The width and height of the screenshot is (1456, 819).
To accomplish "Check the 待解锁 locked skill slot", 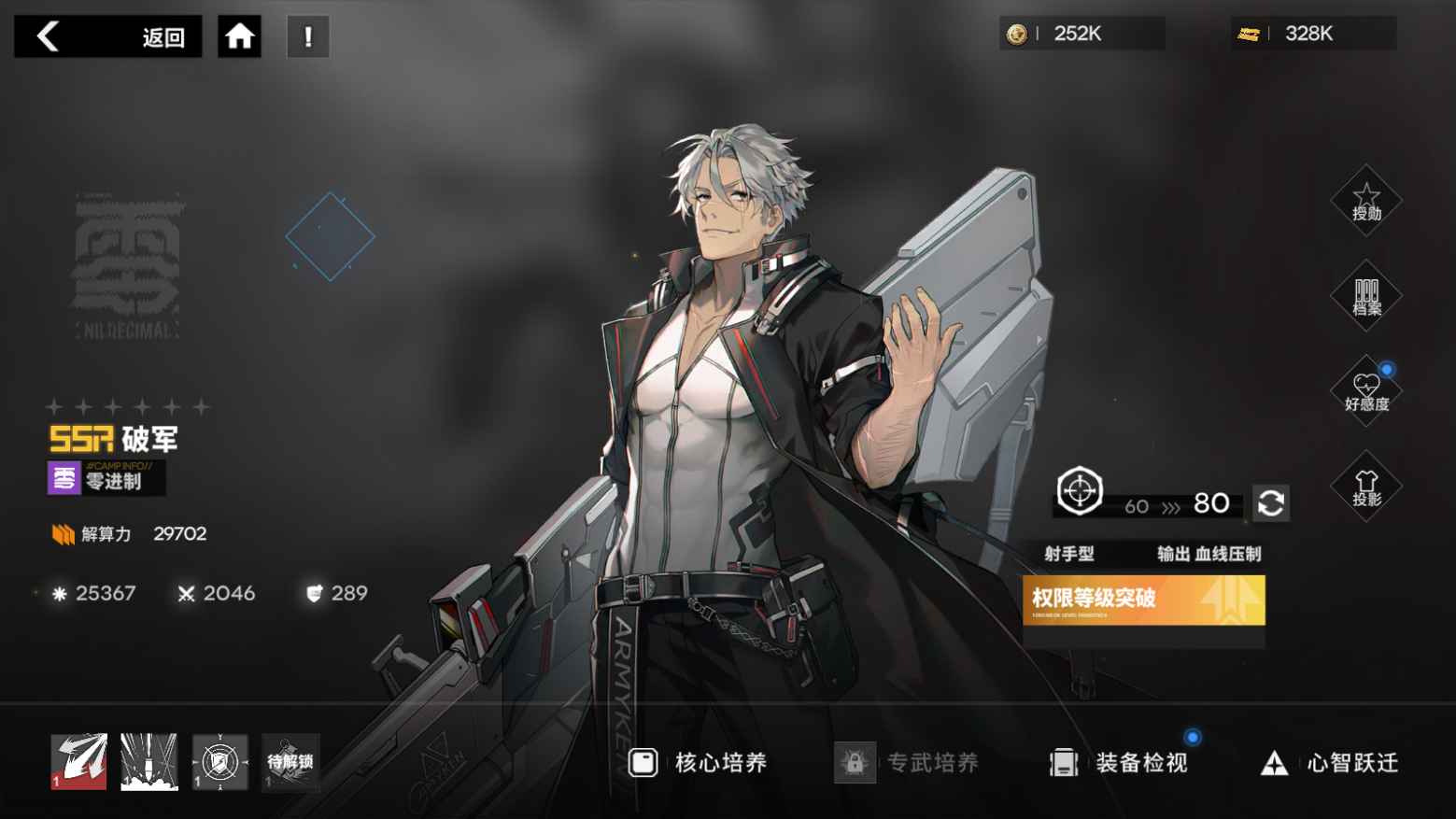I will point(290,762).
